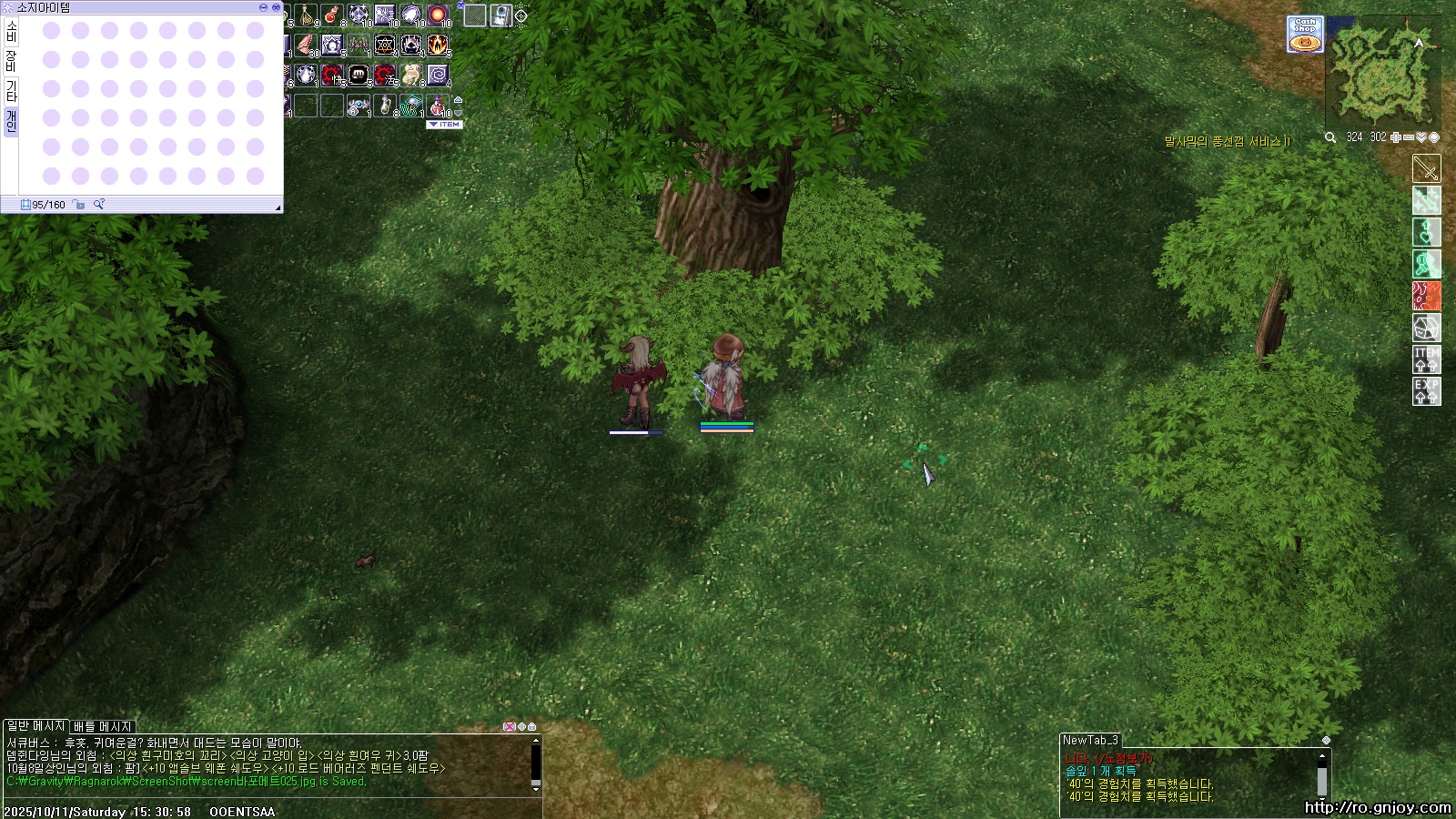Open the Cash Shop
The width and height of the screenshot is (1456, 819).
point(1305,35)
